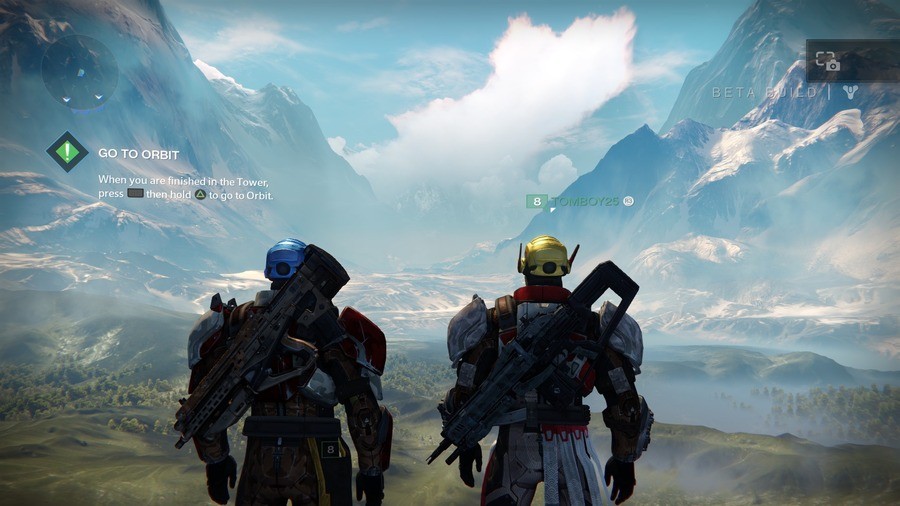Click the circular radar minimap

[x=81, y=71]
